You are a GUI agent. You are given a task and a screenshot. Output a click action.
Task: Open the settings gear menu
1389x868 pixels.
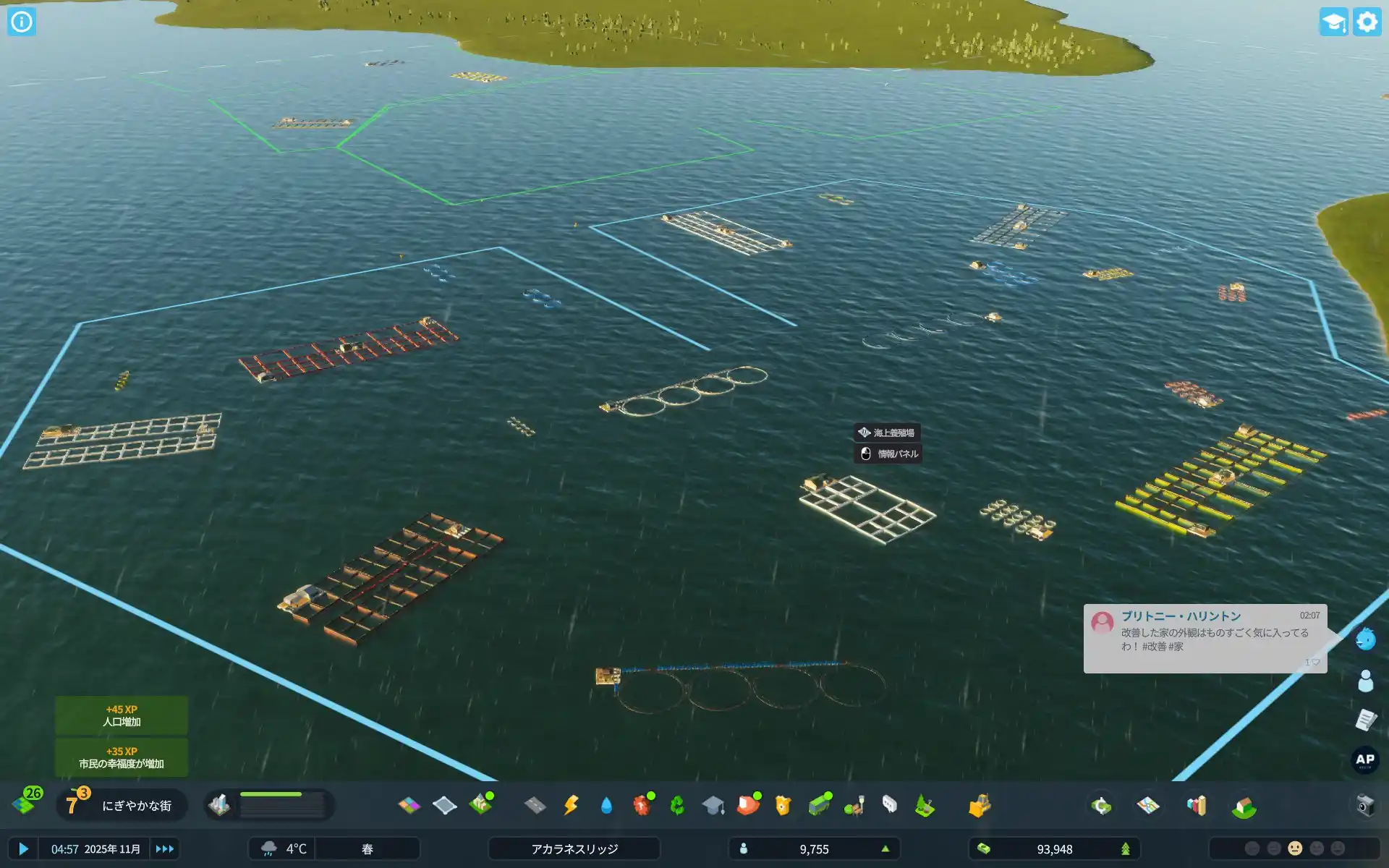pos(1367,22)
